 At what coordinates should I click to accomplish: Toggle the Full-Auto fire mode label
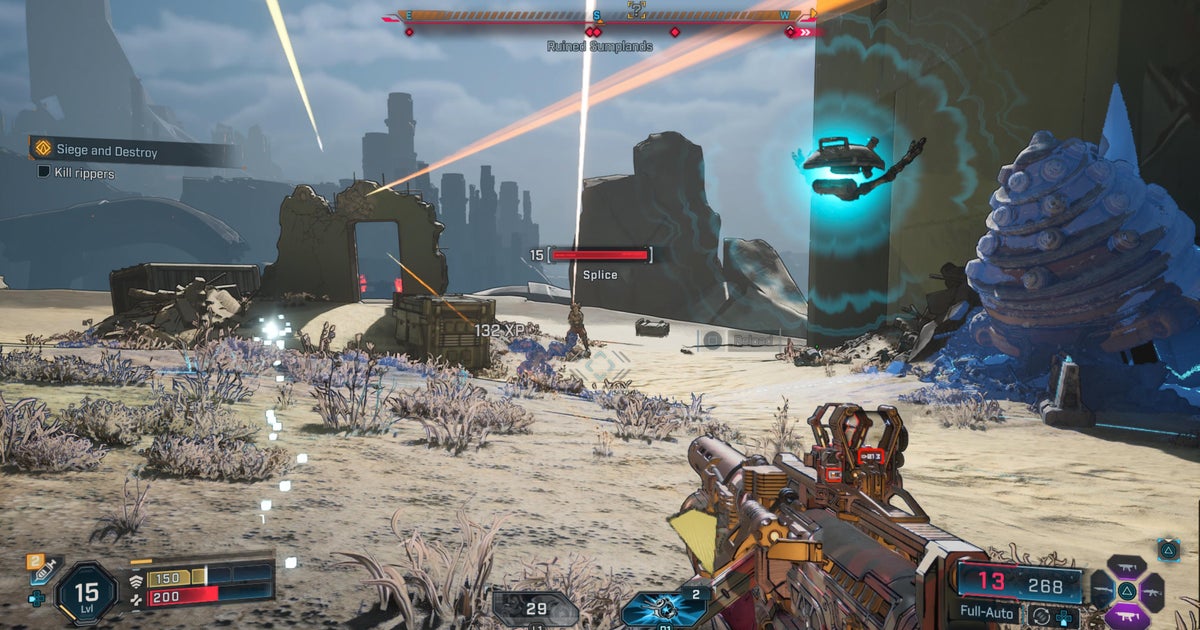pos(985,610)
